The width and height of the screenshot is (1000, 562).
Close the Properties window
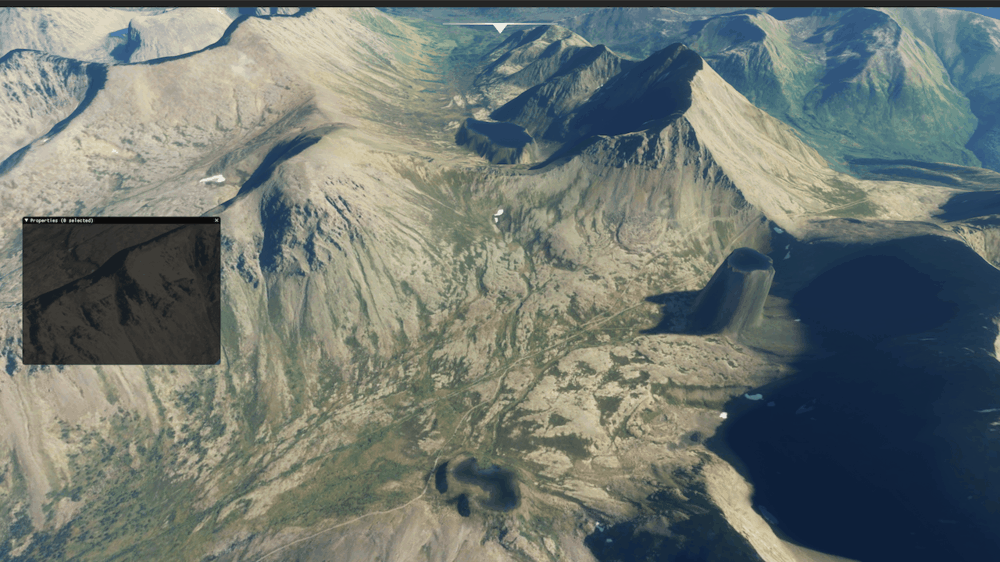216,220
